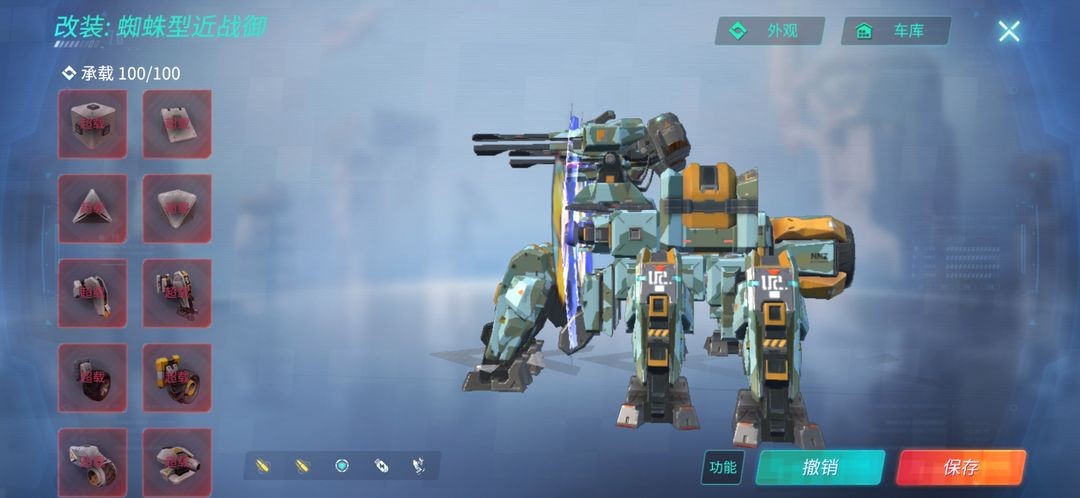Select the inverted wedge armor part
1080x498 pixels.
(177, 208)
